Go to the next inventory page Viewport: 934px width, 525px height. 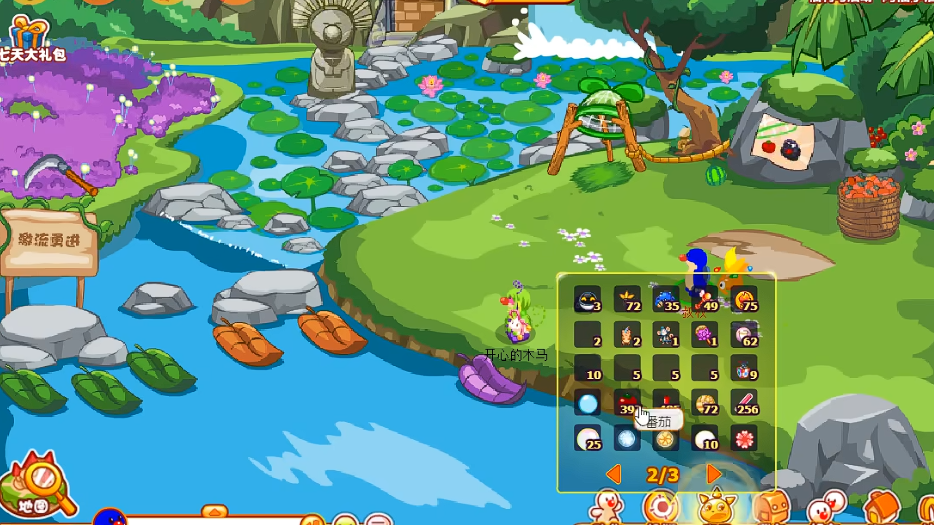point(713,474)
